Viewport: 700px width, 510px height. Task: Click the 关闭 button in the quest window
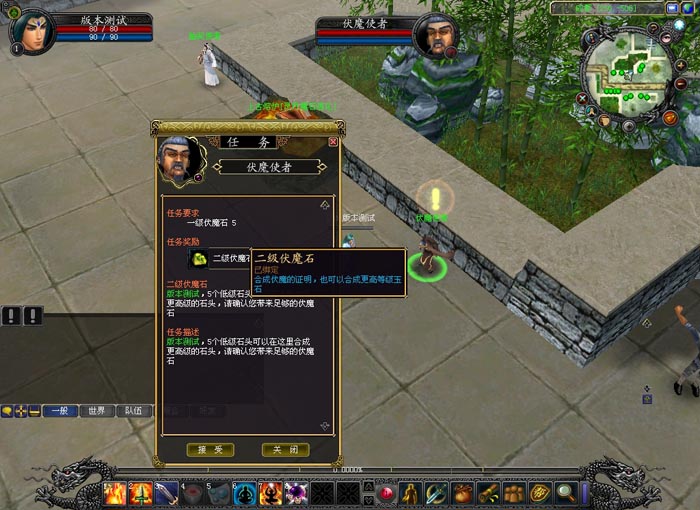tap(285, 450)
